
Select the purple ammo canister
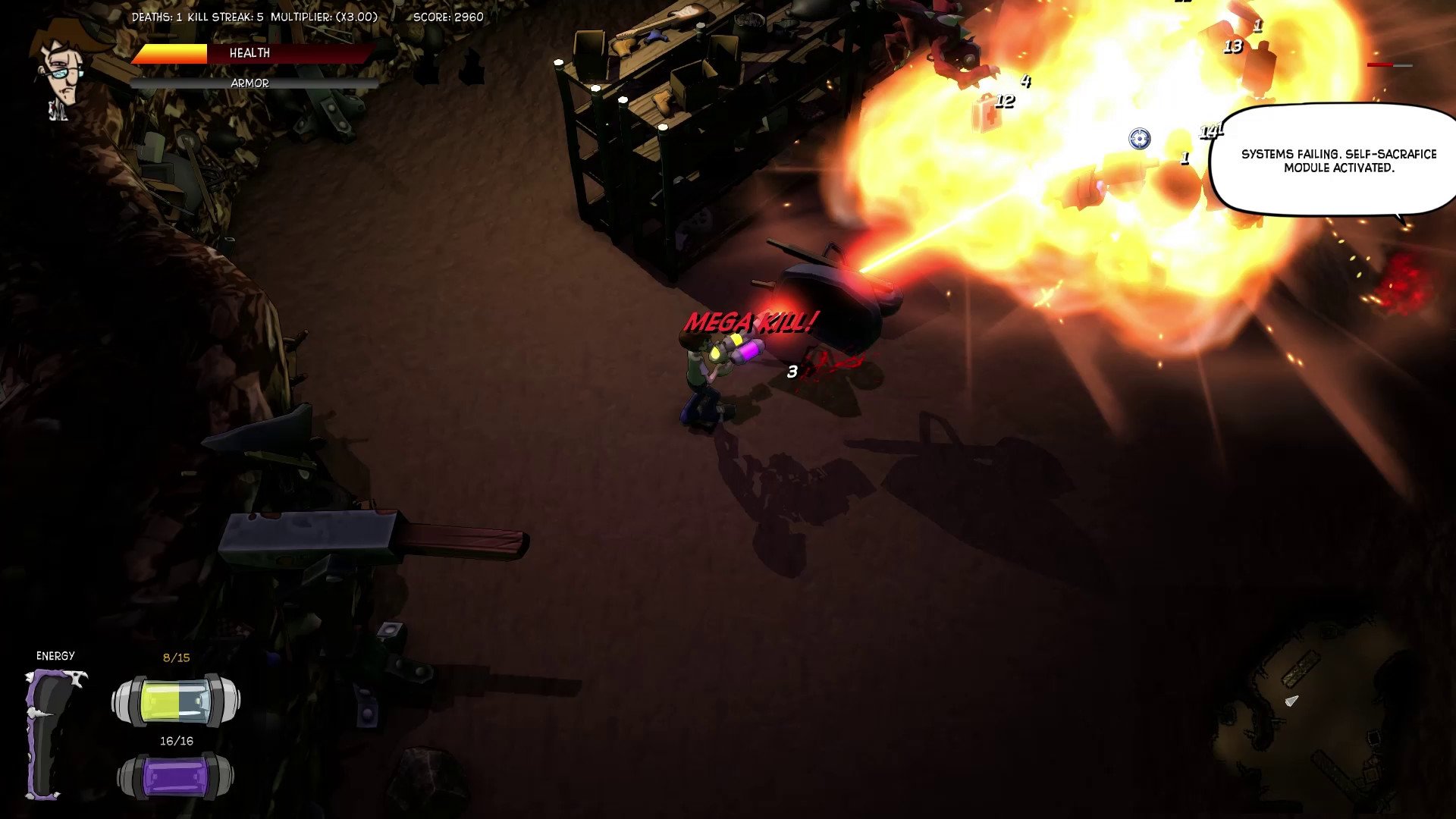(x=176, y=777)
